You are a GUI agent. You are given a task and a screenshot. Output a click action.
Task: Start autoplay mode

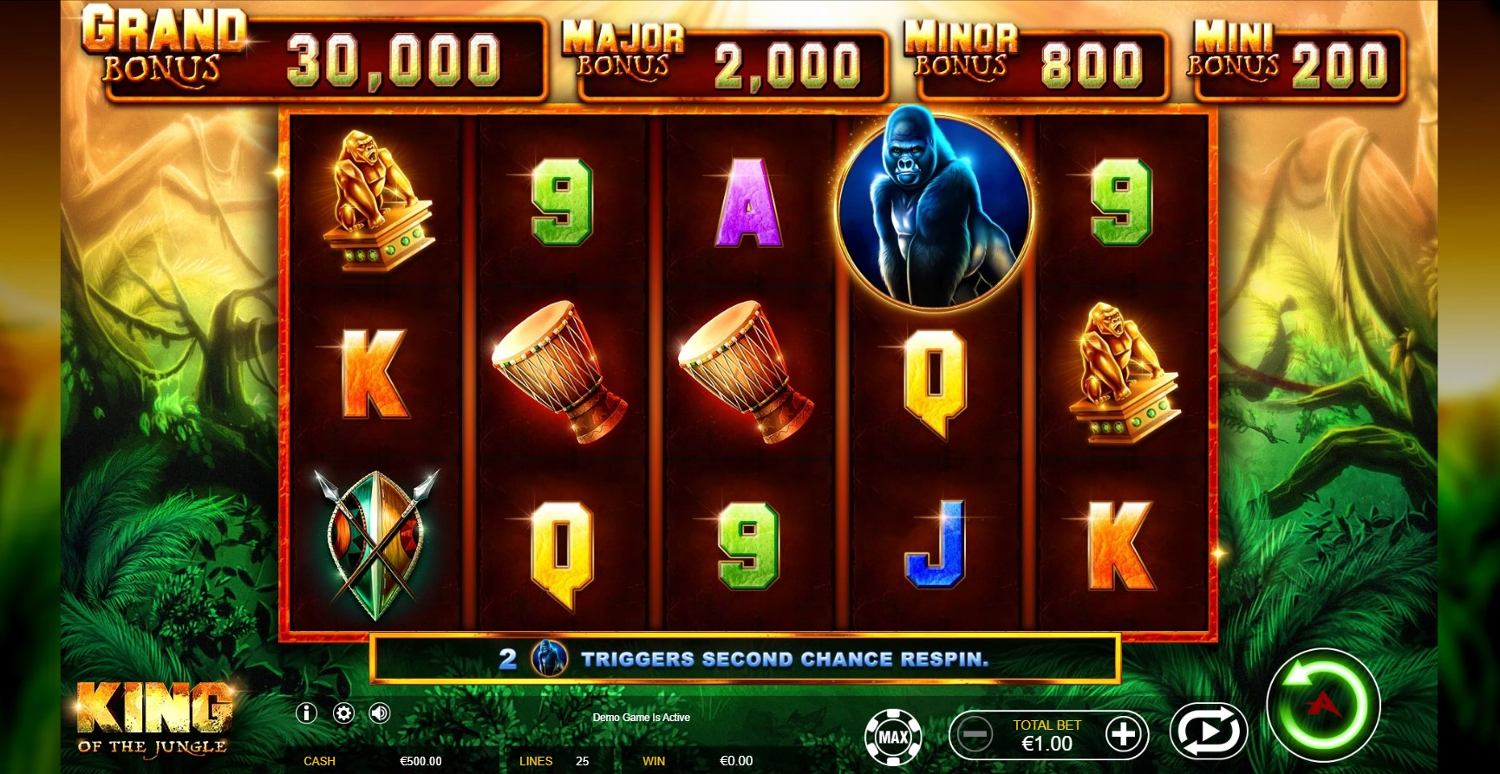tap(1208, 731)
